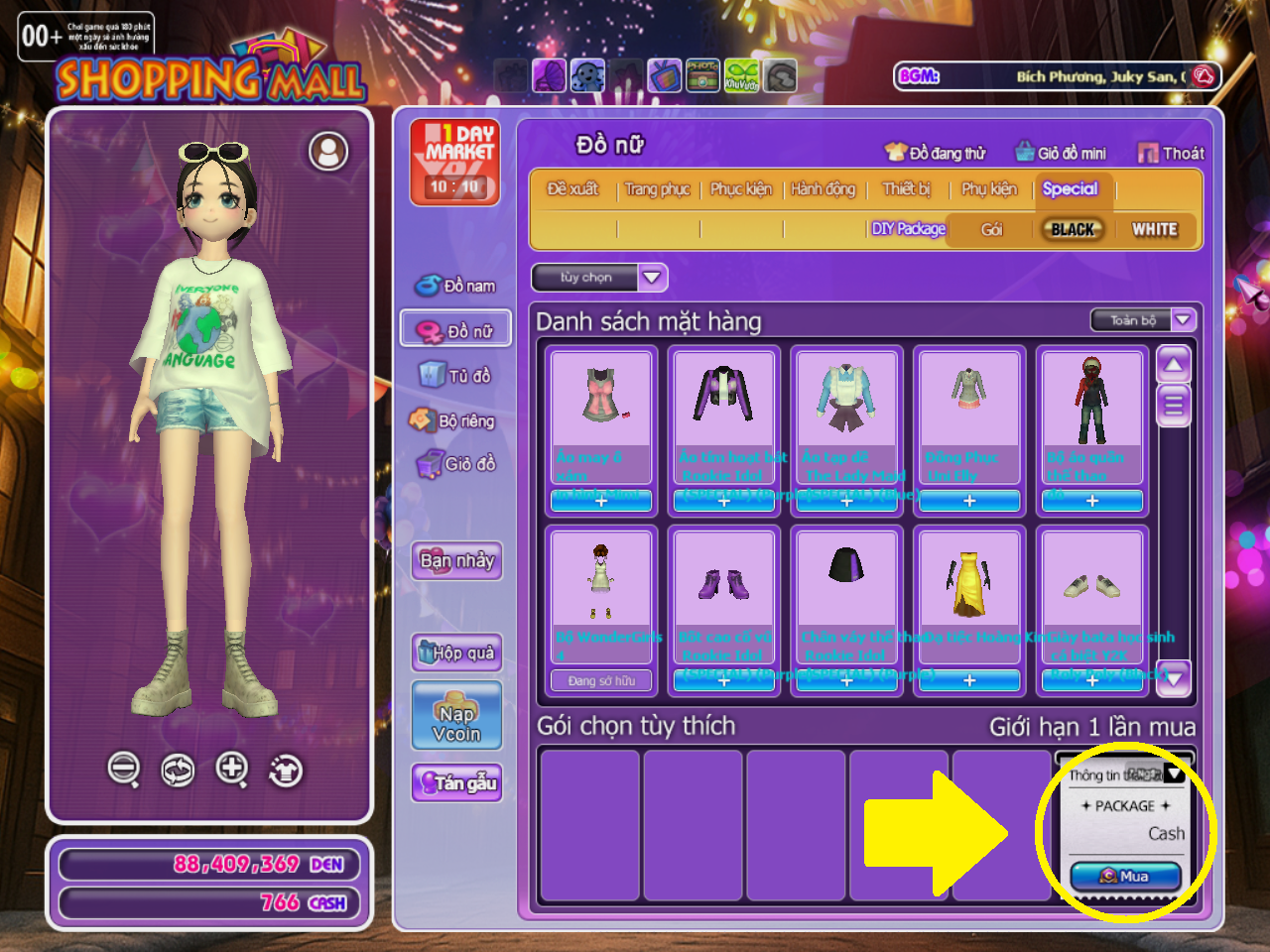Open the Hành động tab
The image size is (1270, 952).
pos(823,189)
